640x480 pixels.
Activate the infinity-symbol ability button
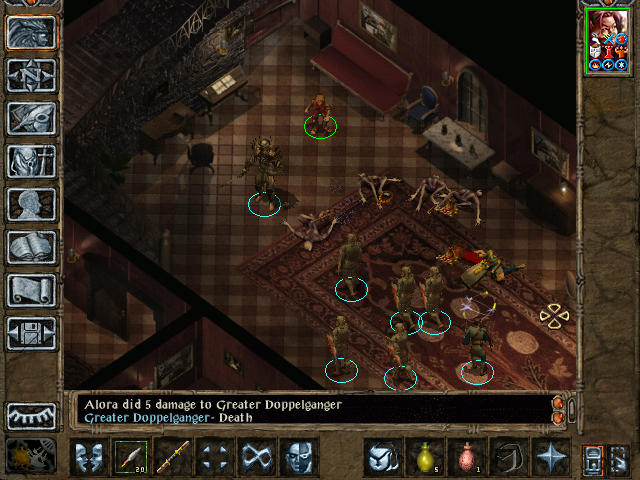coord(258,458)
